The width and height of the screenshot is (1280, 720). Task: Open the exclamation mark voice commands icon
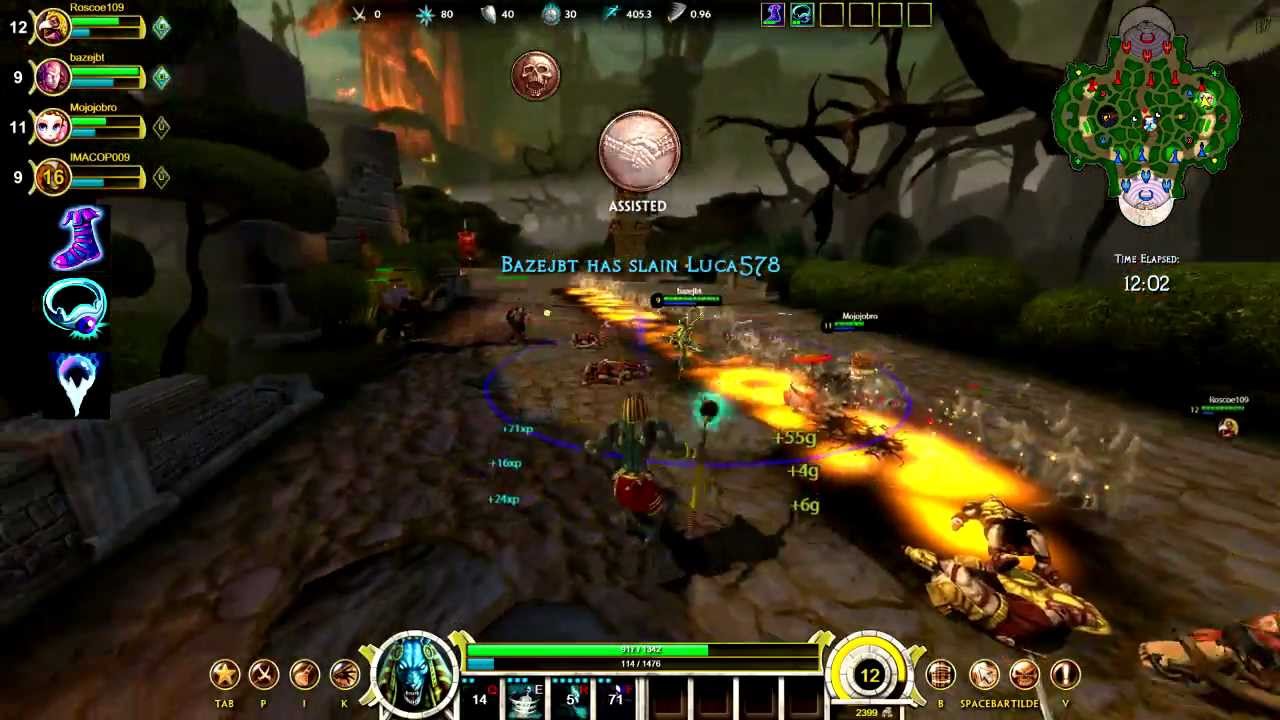pyautogui.click(x=1065, y=675)
